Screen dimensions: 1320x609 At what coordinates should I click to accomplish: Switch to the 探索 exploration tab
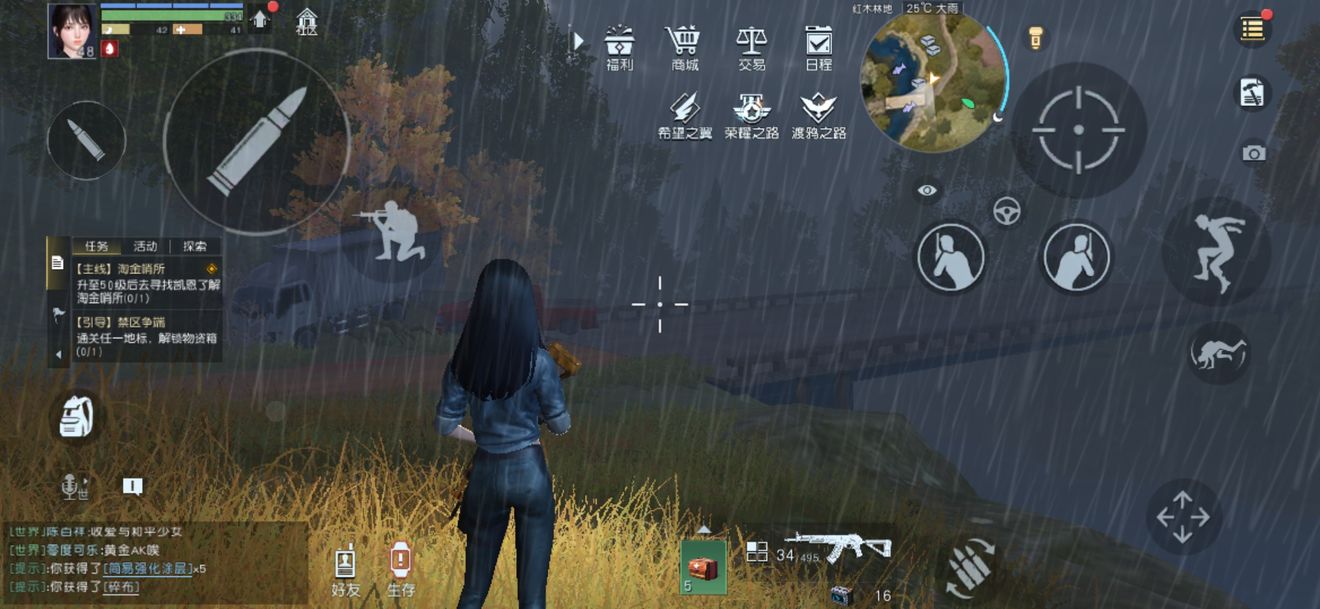tap(195, 246)
